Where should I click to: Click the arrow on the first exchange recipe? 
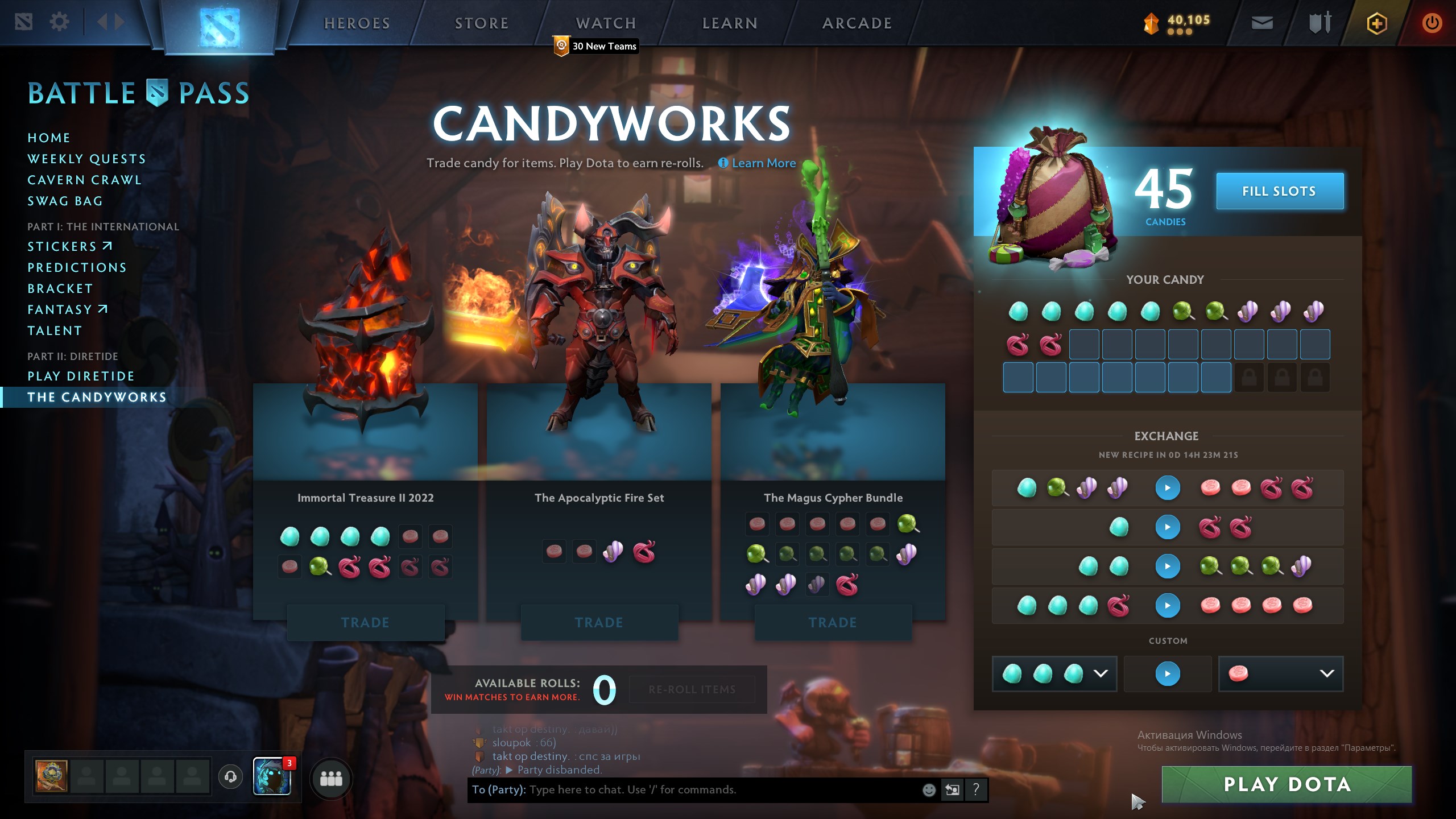point(1168,488)
